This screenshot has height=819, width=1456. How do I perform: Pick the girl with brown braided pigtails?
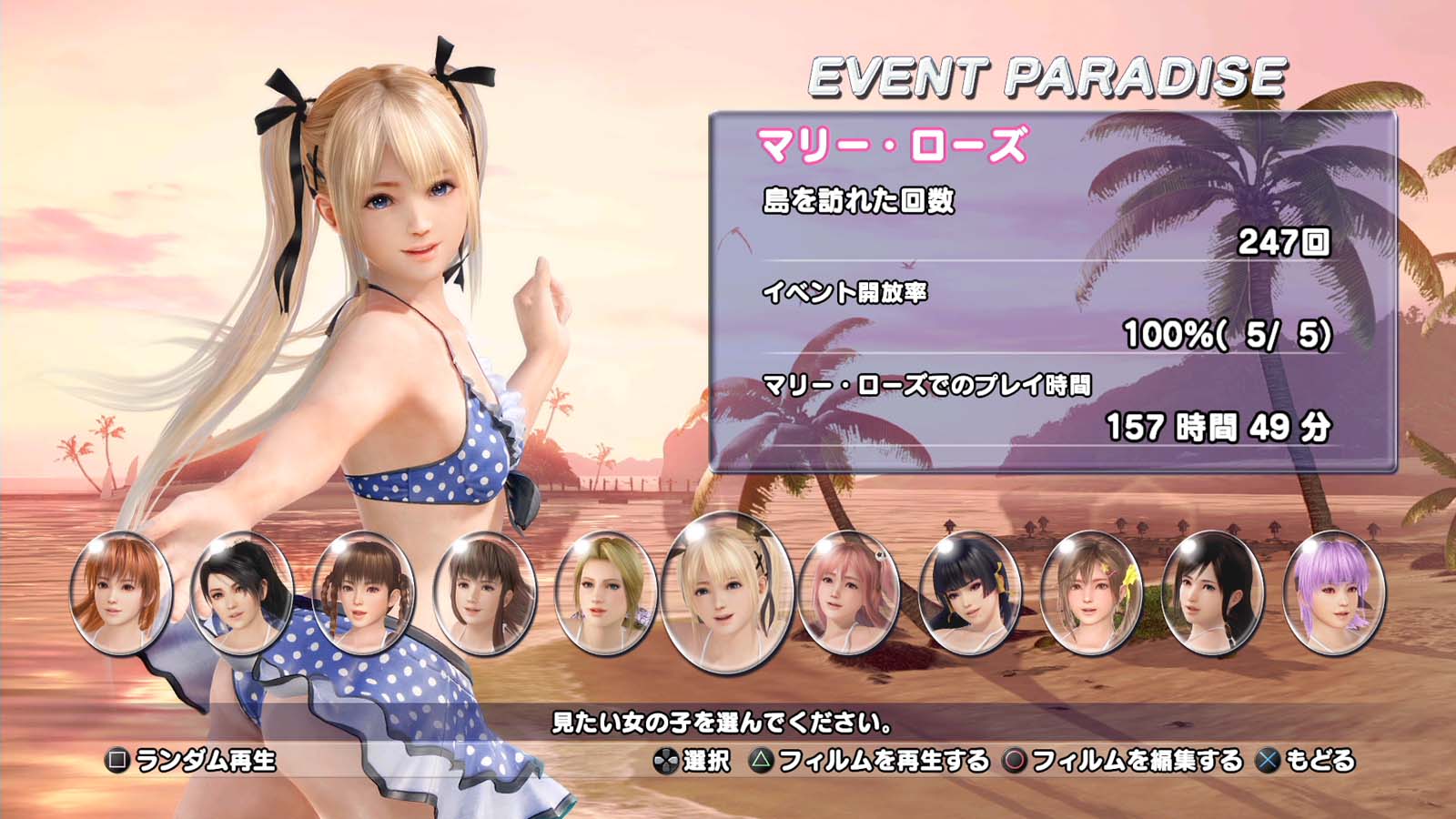(x=363, y=592)
